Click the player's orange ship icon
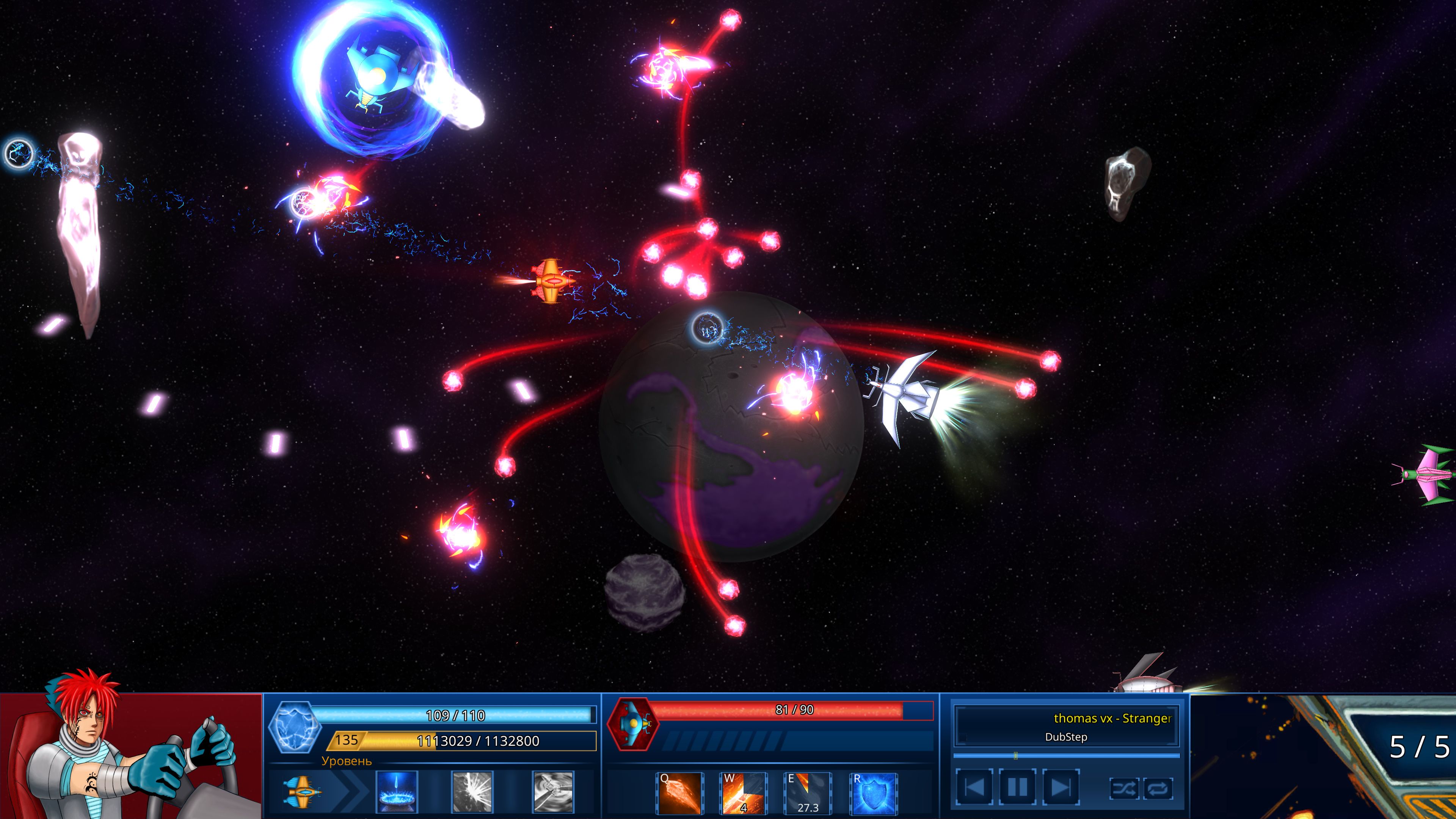 (x=301, y=794)
